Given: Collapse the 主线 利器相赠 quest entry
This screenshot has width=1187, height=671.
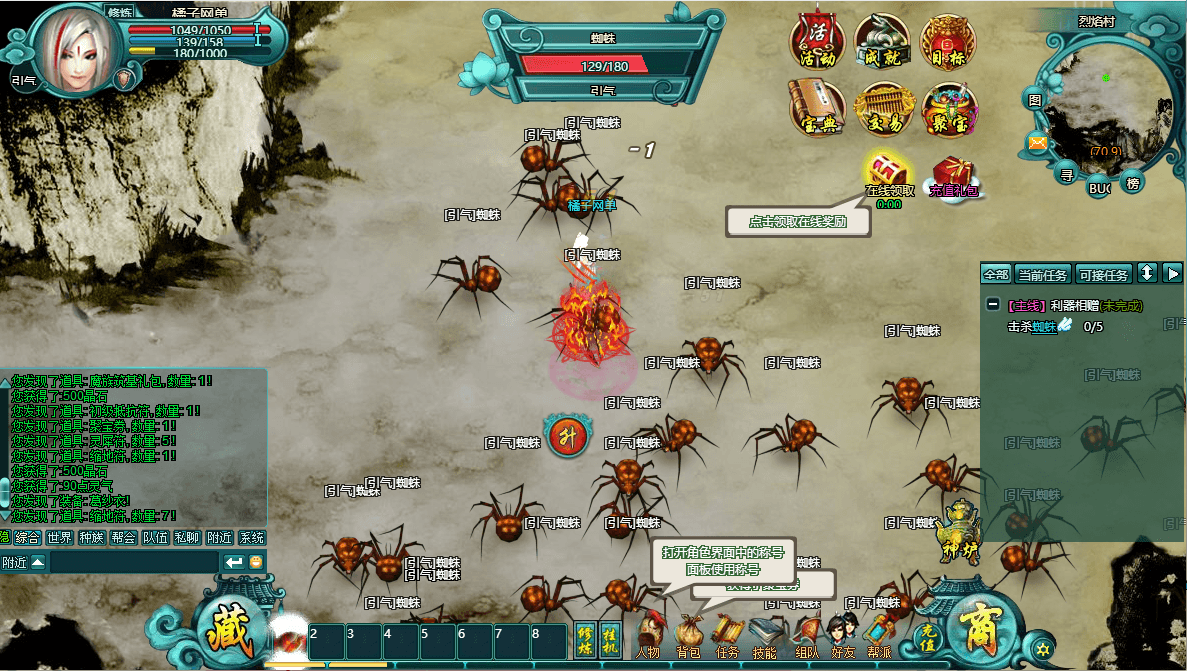Looking at the screenshot, I should (x=992, y=305).
